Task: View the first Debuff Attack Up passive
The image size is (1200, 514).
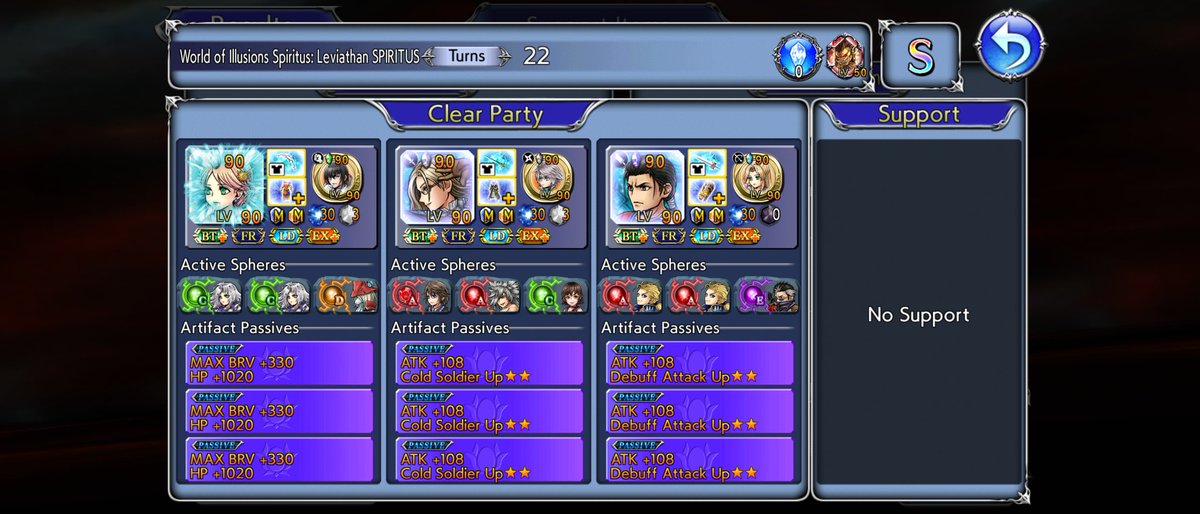Action: pos(699,362)
